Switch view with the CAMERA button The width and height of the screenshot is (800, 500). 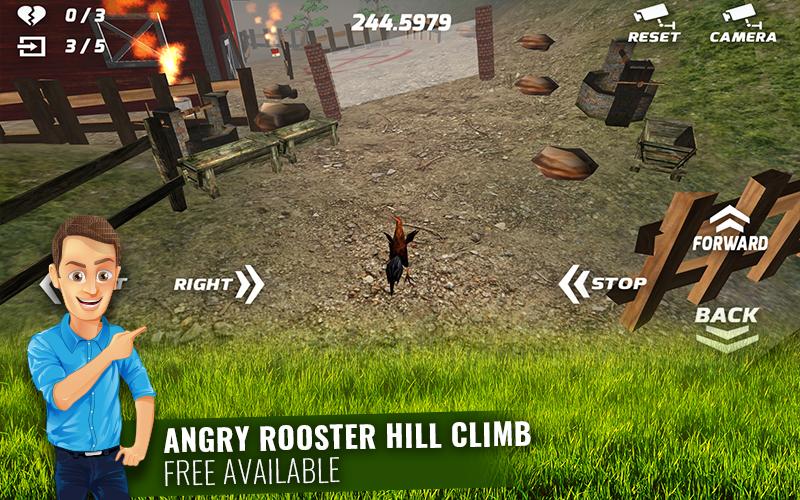click(742, 22)
